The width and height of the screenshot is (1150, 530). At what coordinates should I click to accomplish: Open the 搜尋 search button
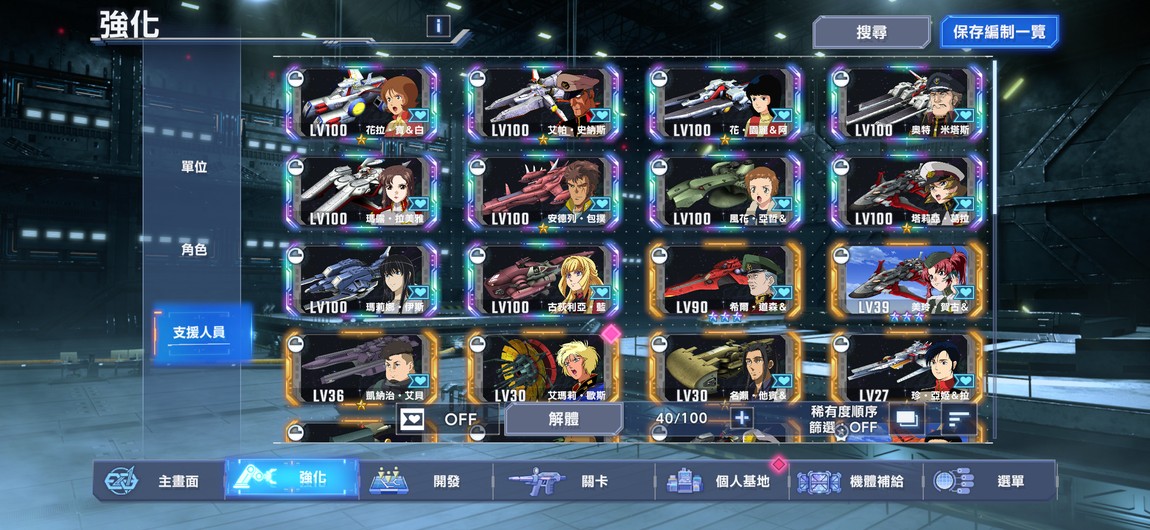coord(871,32)
